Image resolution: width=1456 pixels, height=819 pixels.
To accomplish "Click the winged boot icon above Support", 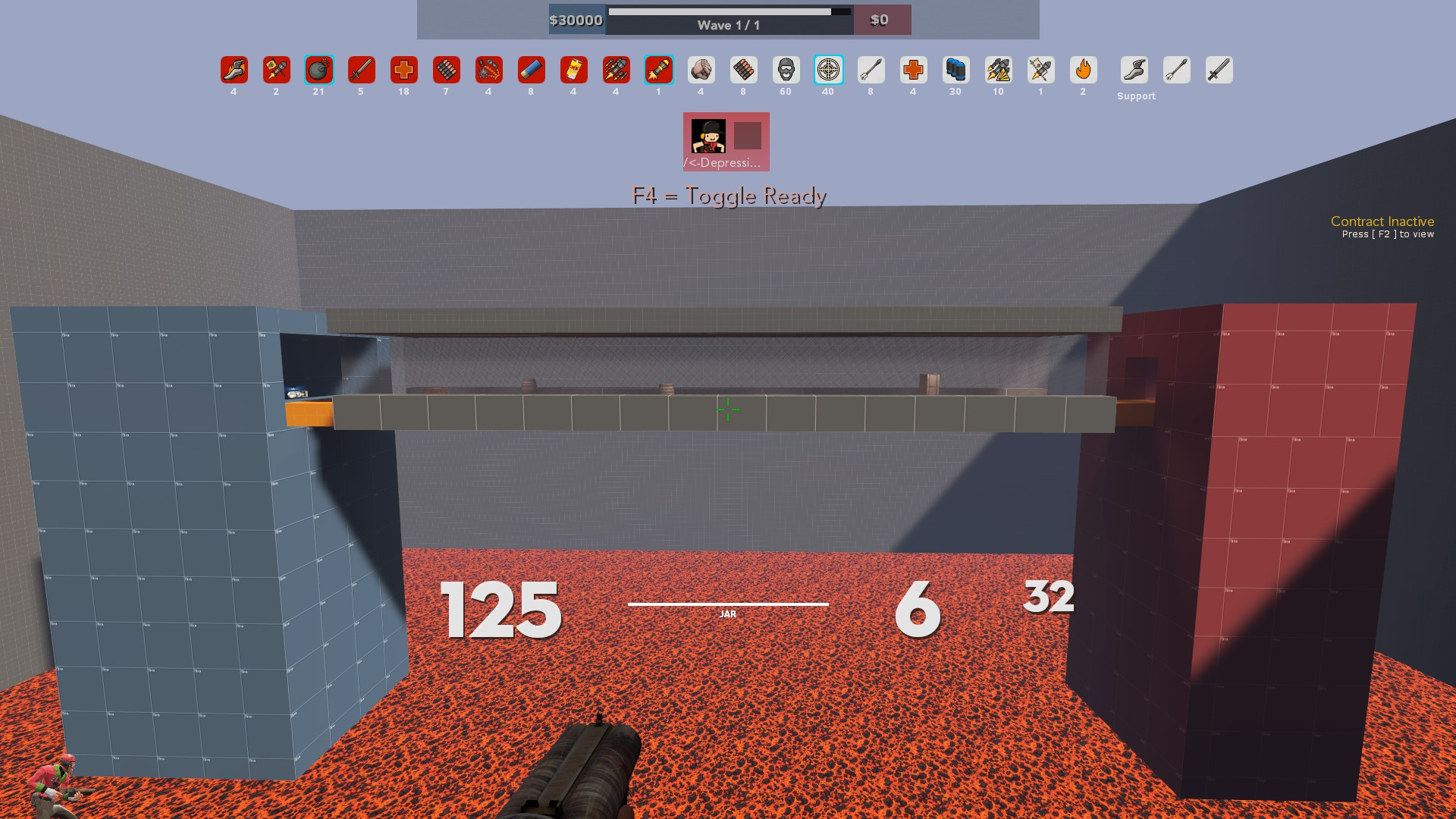I will coord(1136,70).
